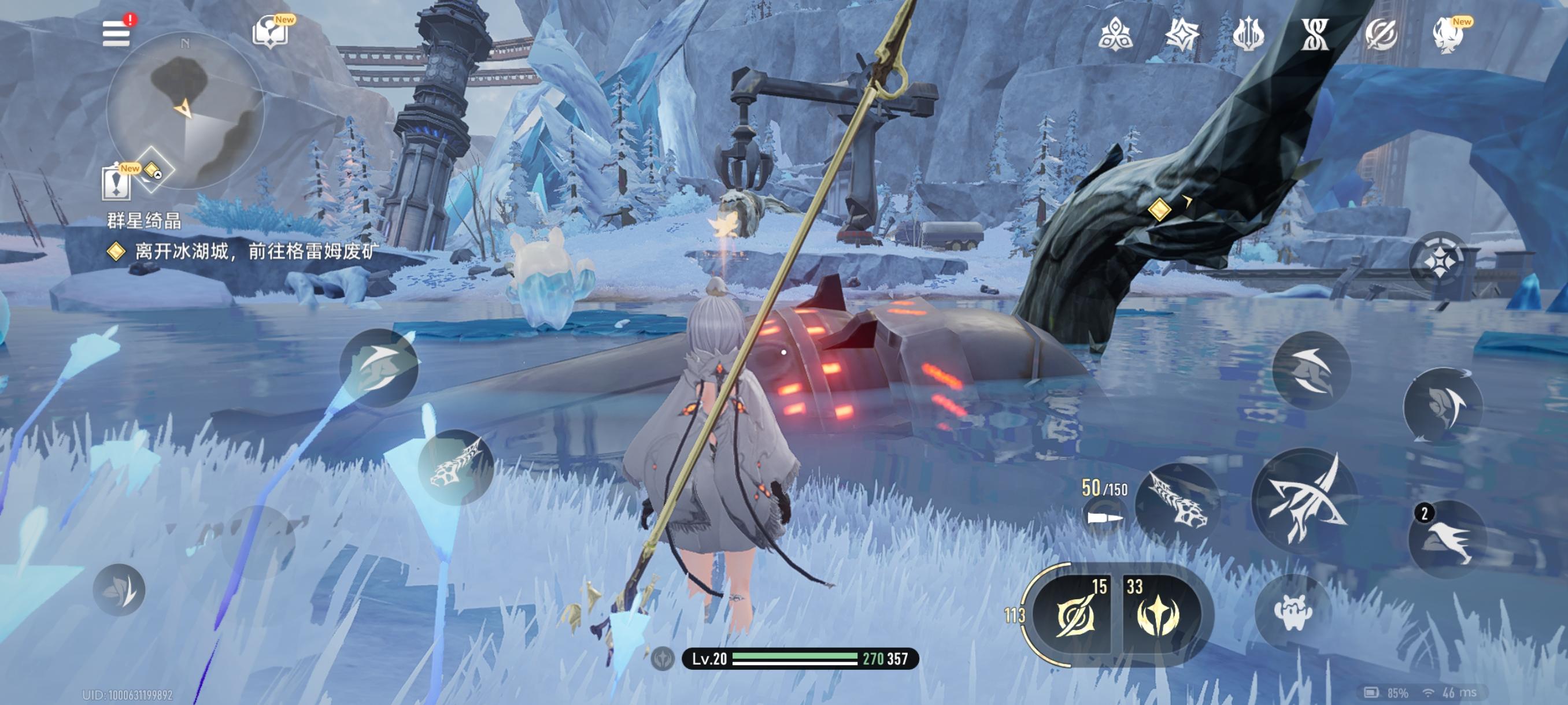Open the question-mark guide book icon
The height and width of the screenshot is (705, 1568).
[269, 32]
